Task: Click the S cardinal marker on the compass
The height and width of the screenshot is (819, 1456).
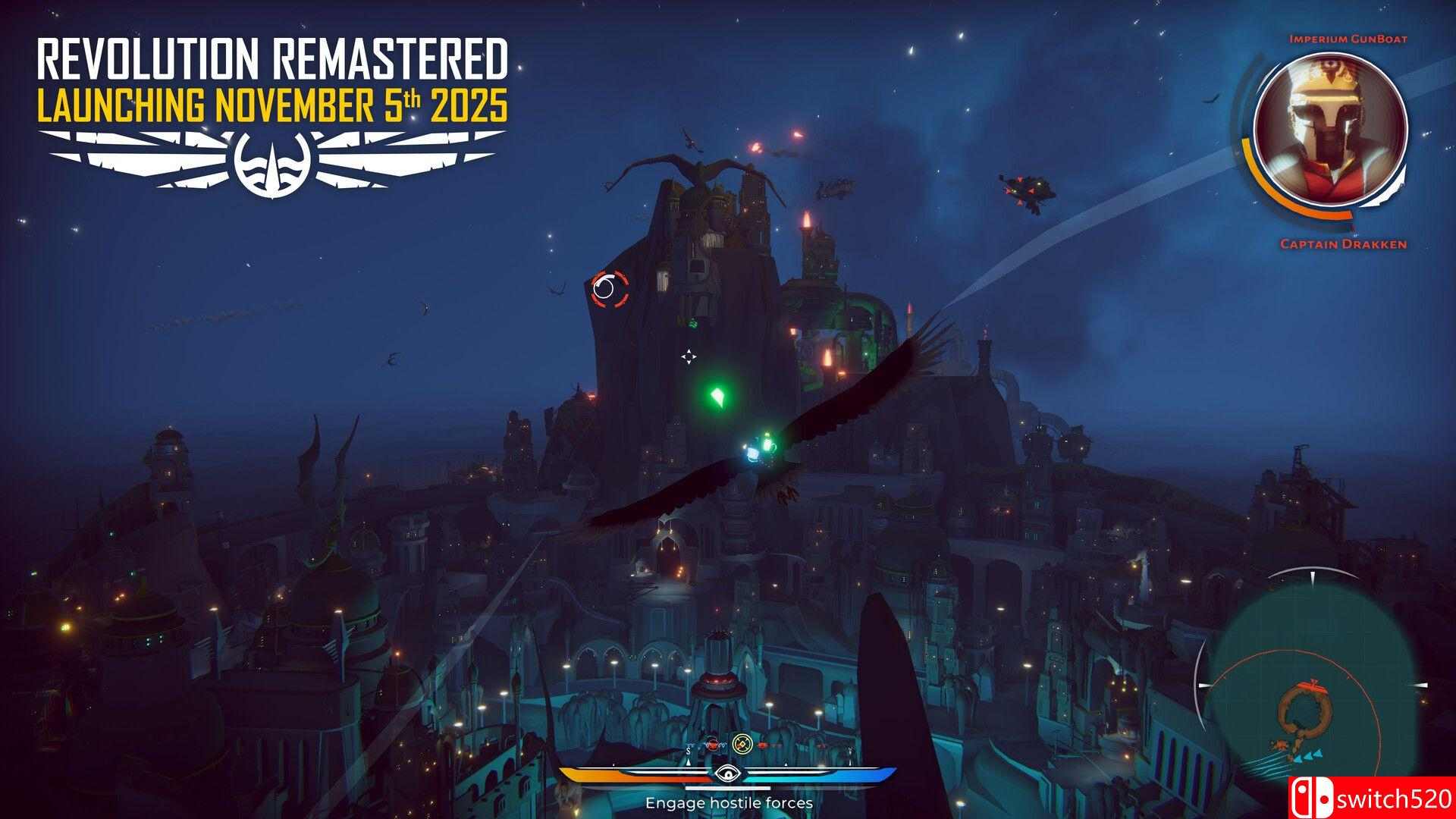Action: point(688,749)
